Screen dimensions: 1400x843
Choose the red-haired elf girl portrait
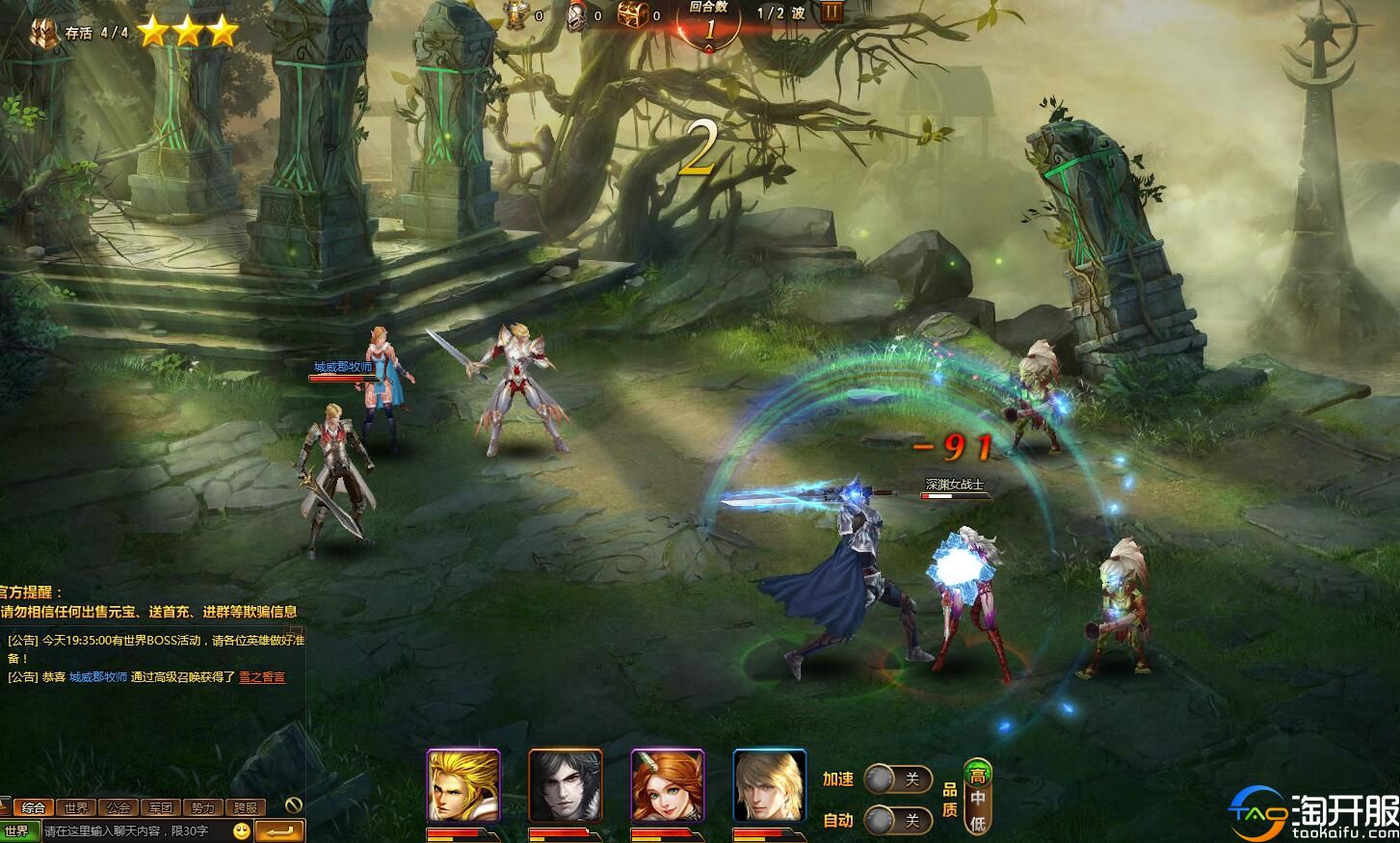pos(668,785)
